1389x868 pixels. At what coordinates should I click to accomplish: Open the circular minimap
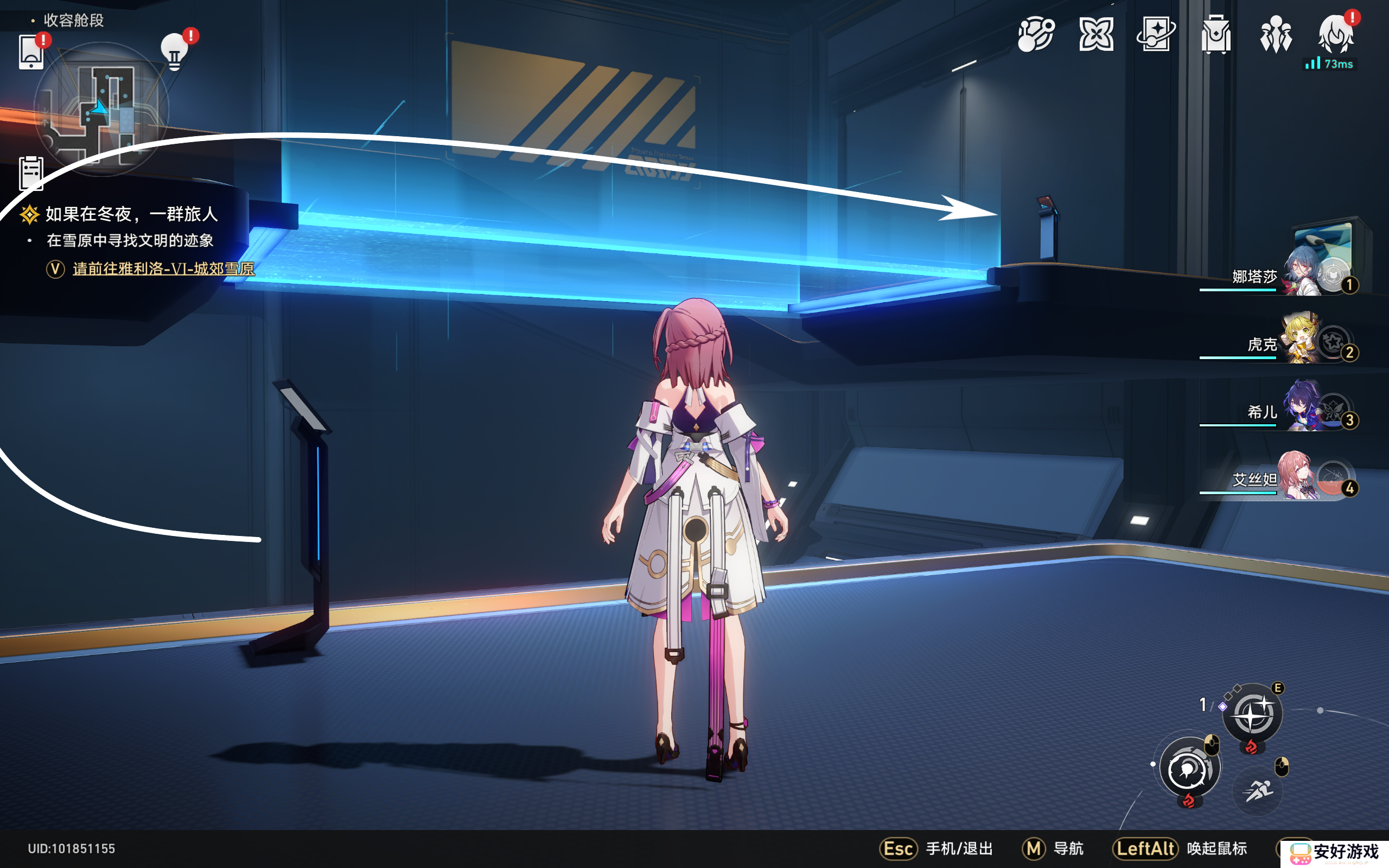[101, 109]
